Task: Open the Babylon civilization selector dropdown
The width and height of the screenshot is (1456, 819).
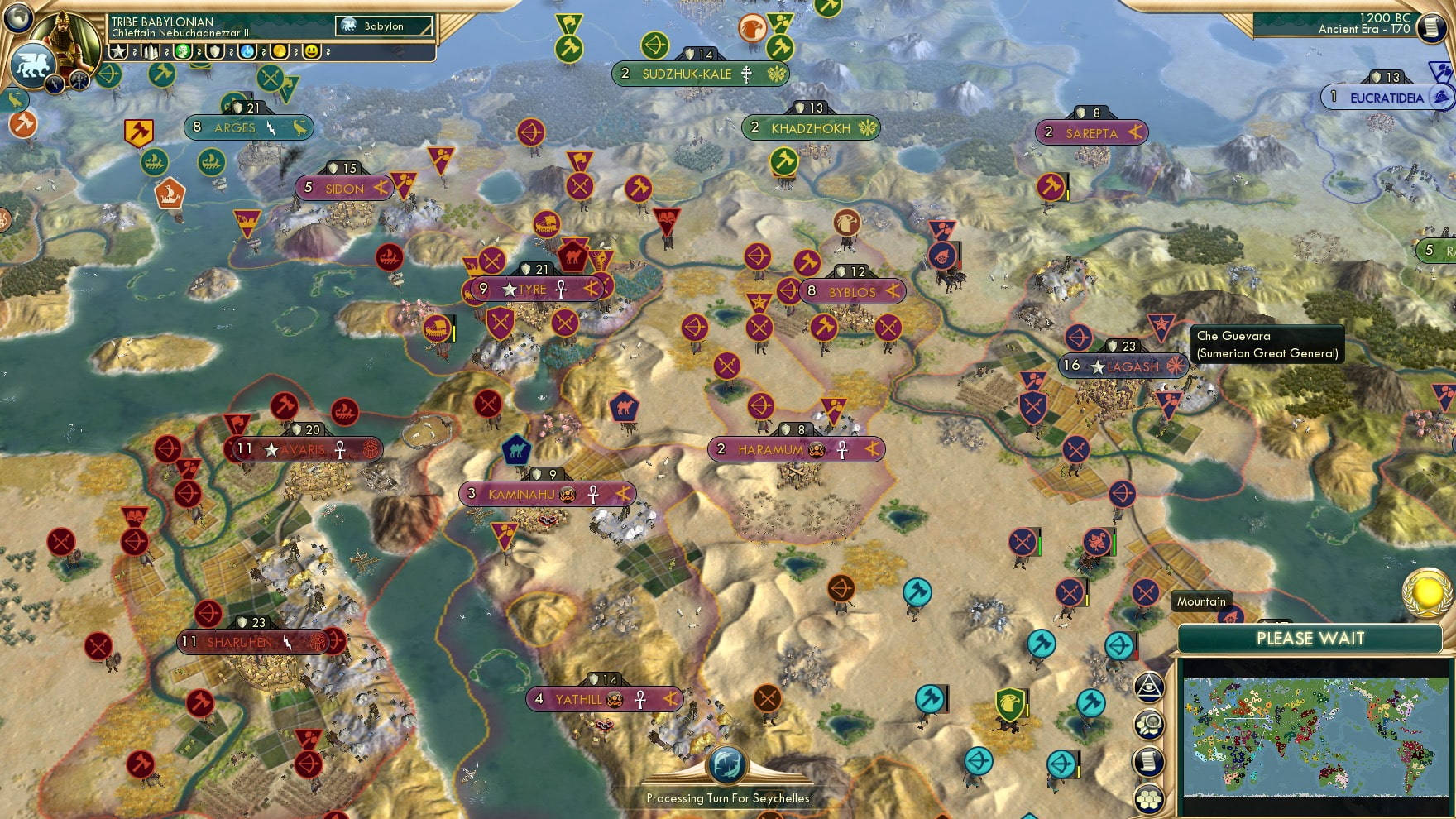Action: pyautogui.click(x=386, y=26)
